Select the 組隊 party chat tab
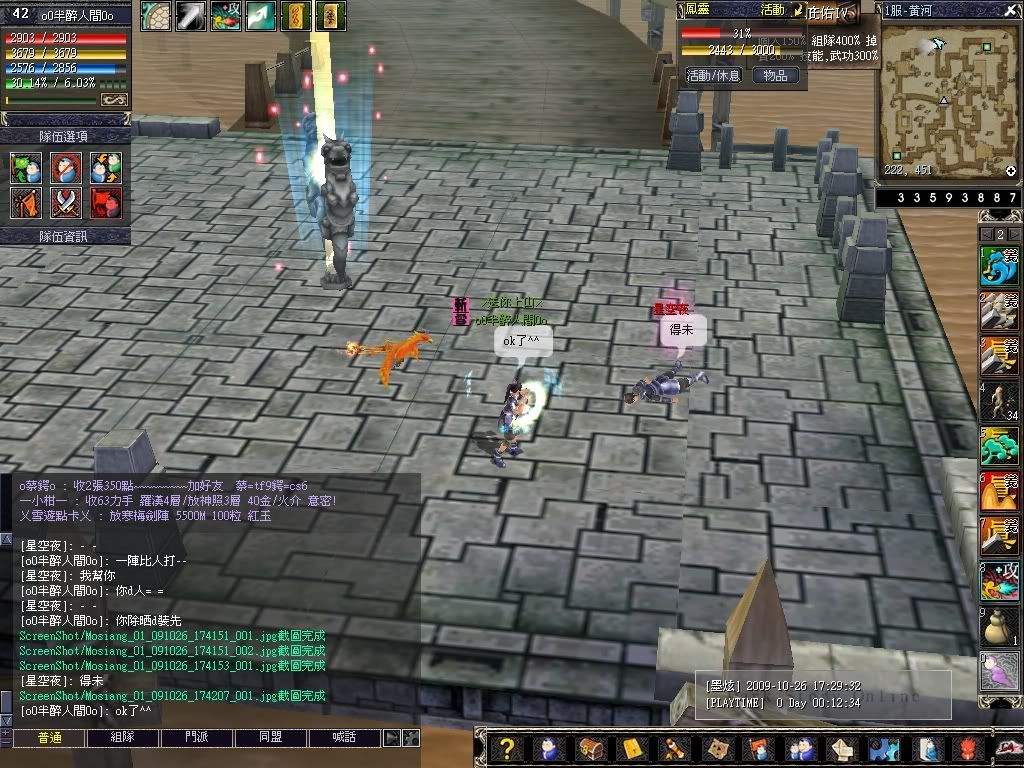 click(x=123, y=738)
